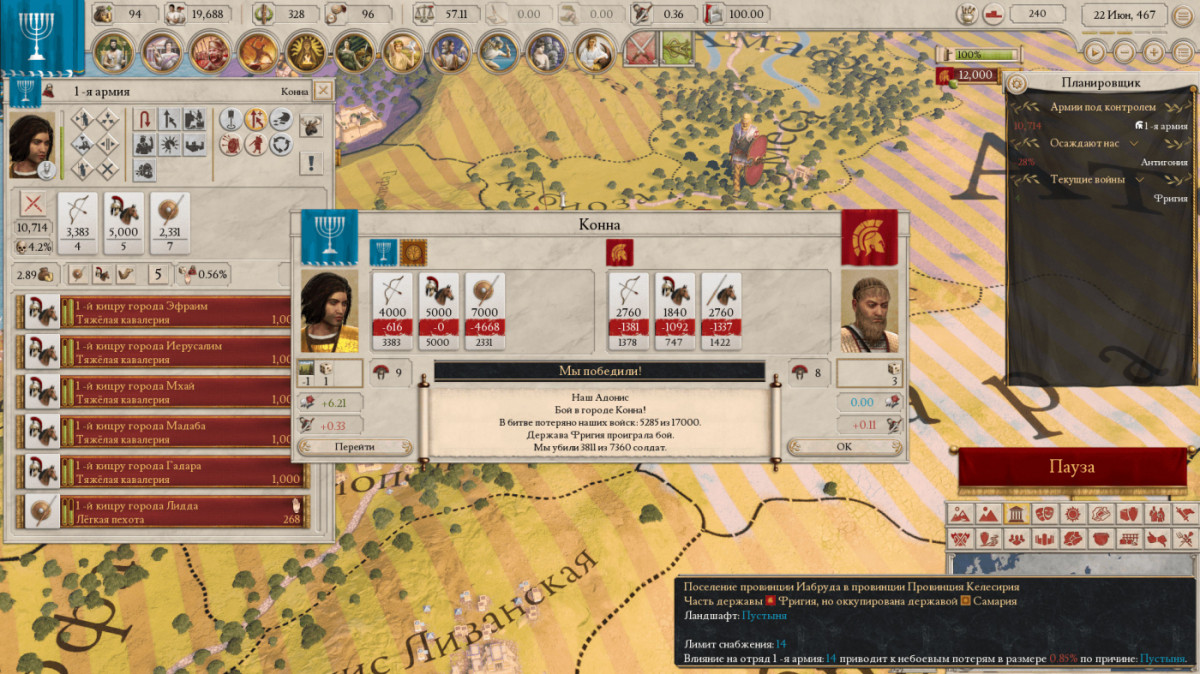The width and height of the screenshot is (1200, 674).
Task: Click the crossed swords button above army strength
Action: click(34, 204)
